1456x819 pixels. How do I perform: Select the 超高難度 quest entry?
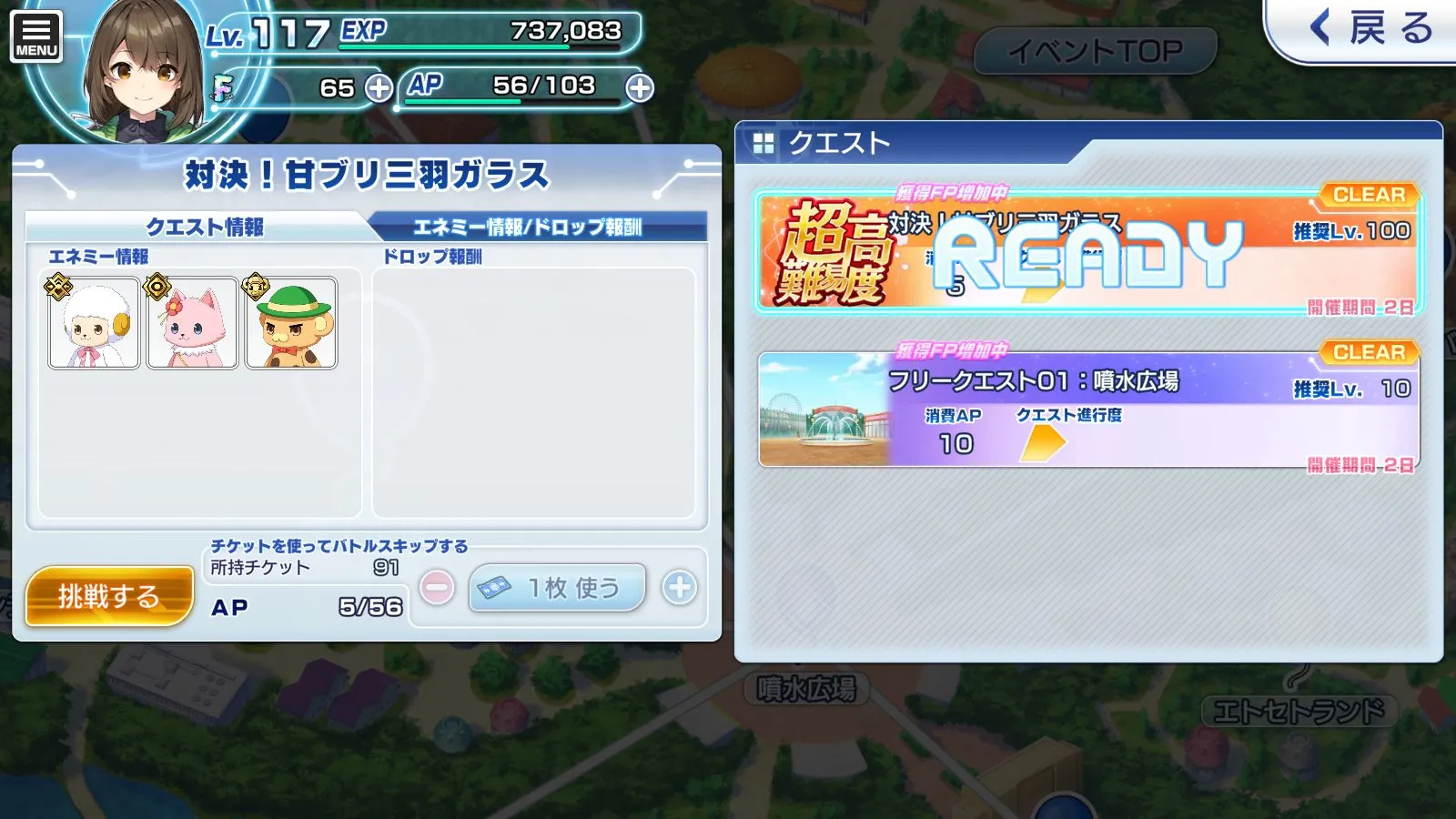[1087, 251]
